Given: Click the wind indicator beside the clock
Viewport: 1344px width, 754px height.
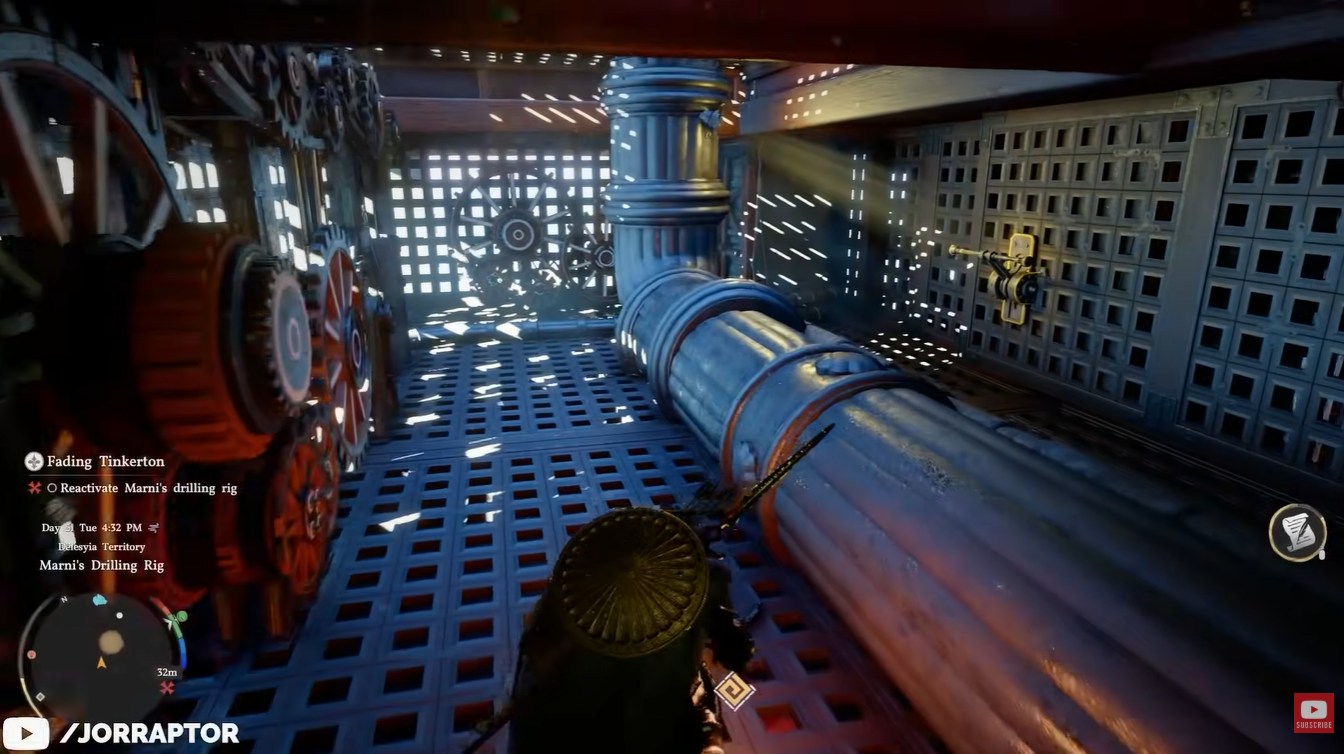Looking at the screenshot, I should coord(153,528).
